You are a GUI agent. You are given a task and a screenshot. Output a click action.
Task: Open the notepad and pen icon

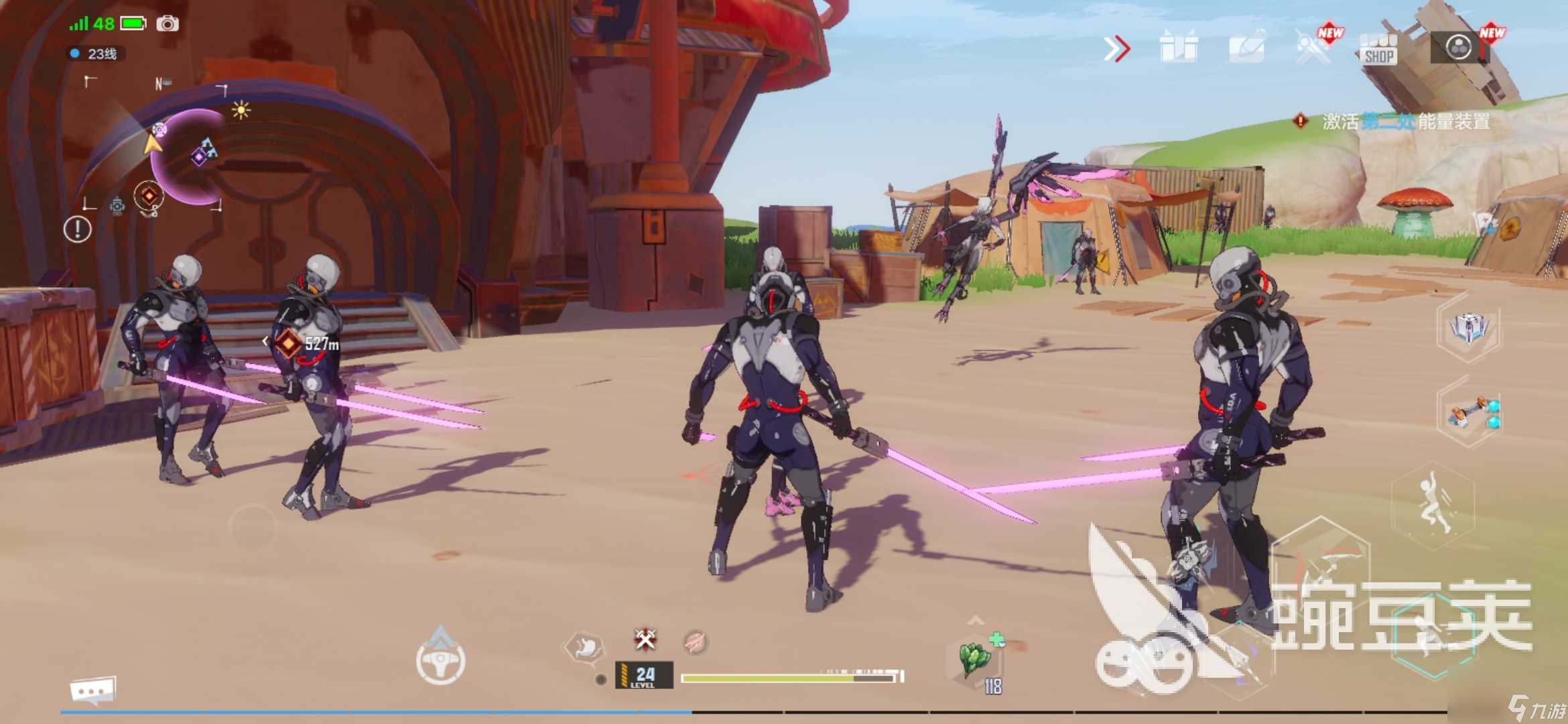(x=1246, y=48)
